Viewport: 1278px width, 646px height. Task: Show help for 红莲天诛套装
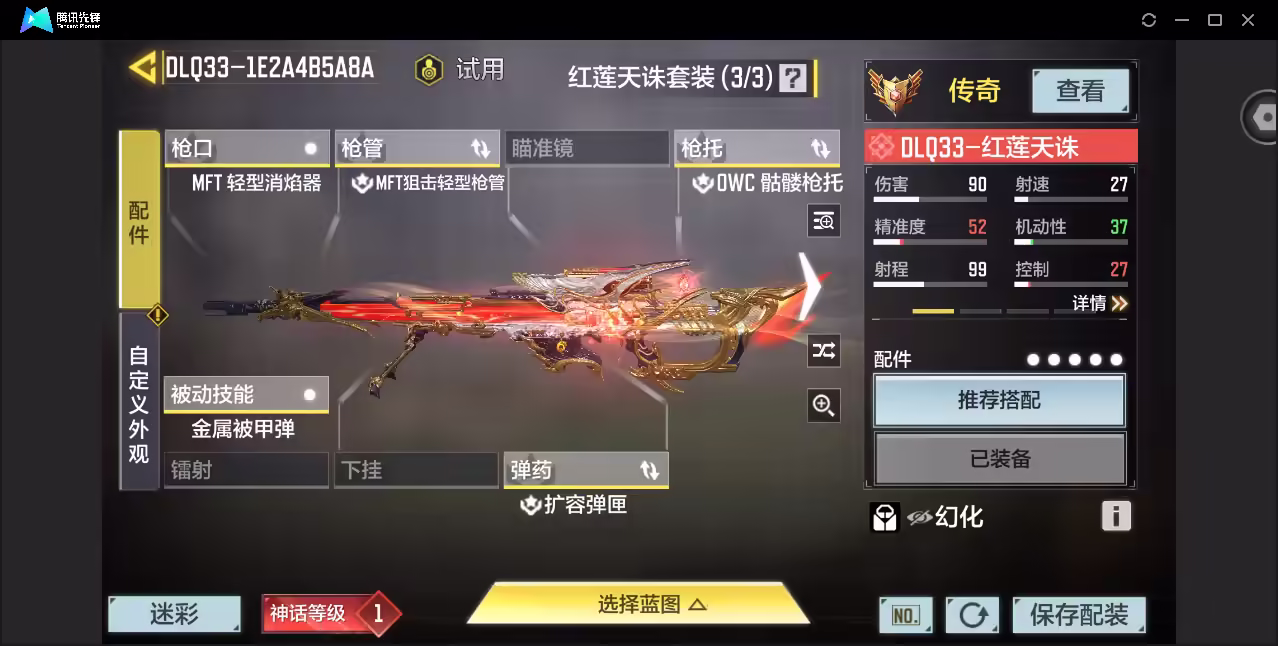tap(793, 78)
